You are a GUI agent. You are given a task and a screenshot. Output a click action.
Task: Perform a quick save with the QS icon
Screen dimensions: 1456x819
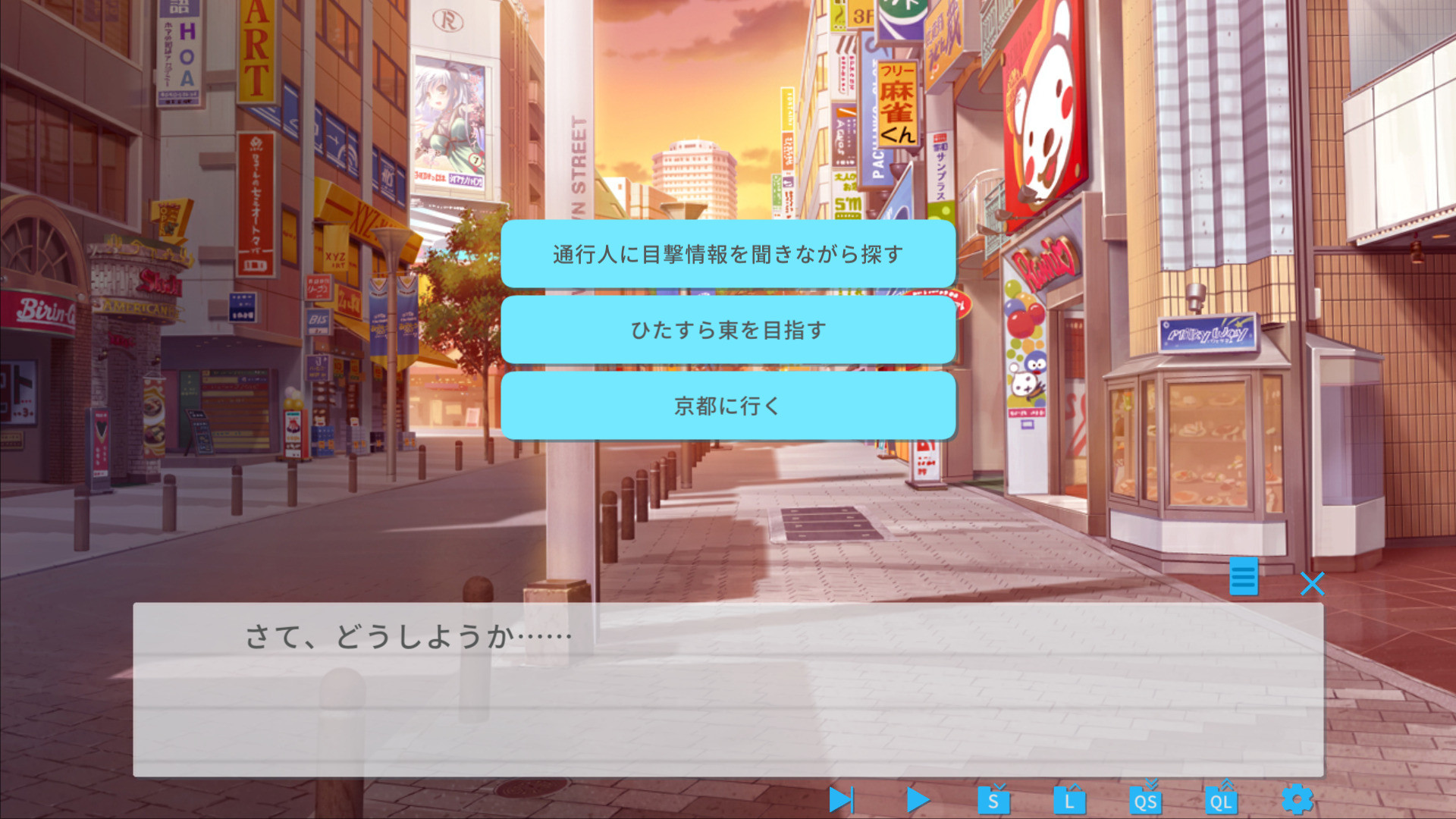[x=1145, y=799]
